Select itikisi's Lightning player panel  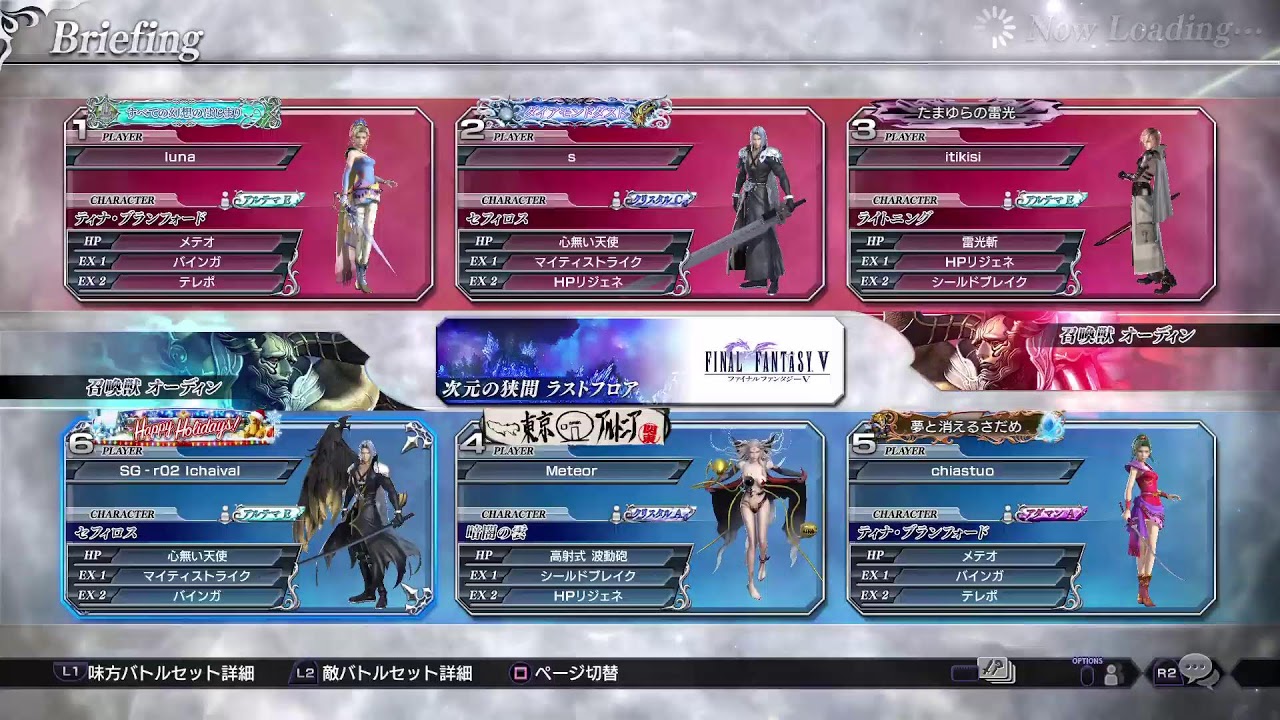point(1031,205)
